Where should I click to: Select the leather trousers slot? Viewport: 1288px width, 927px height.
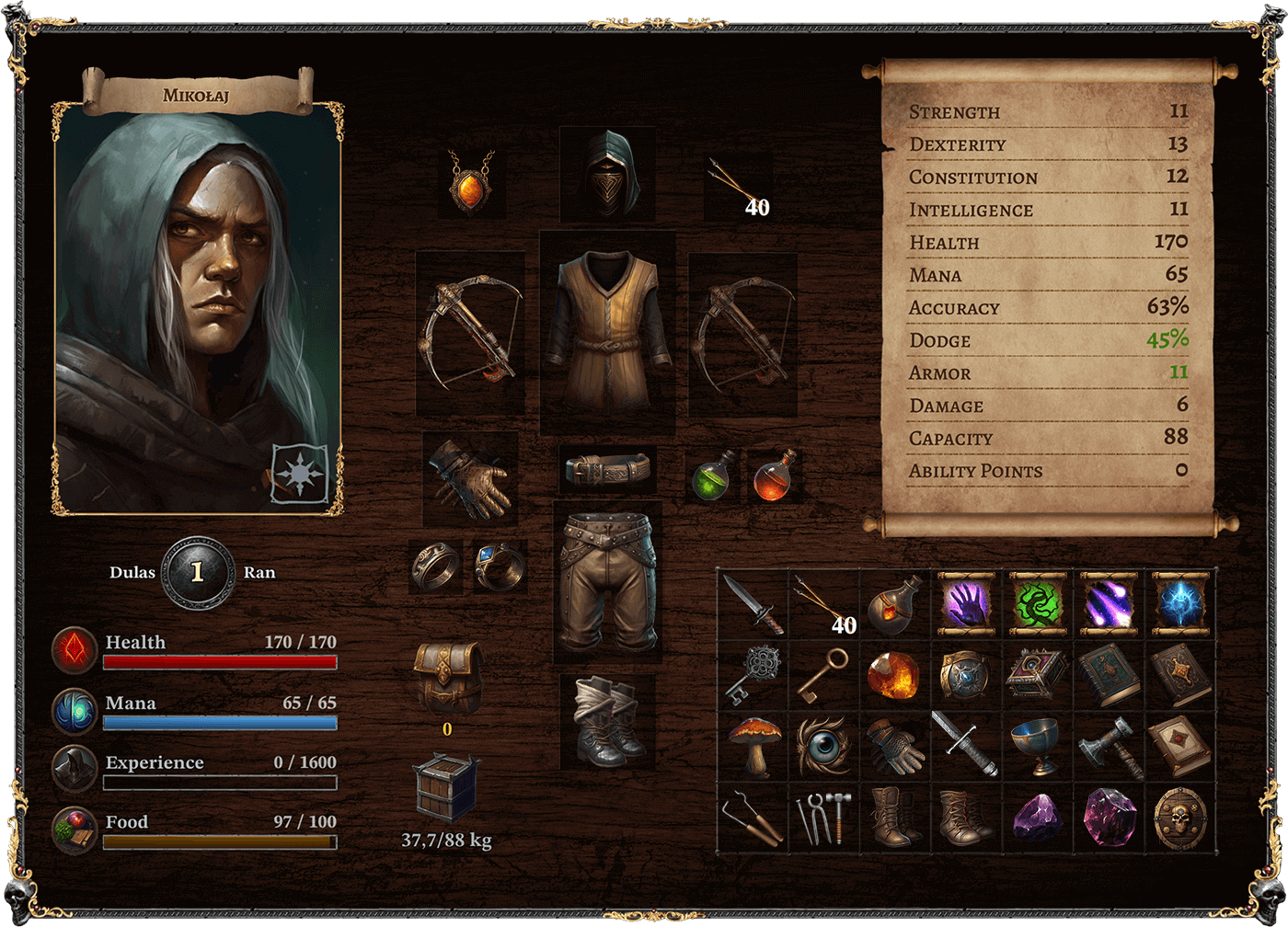[607, 582]
